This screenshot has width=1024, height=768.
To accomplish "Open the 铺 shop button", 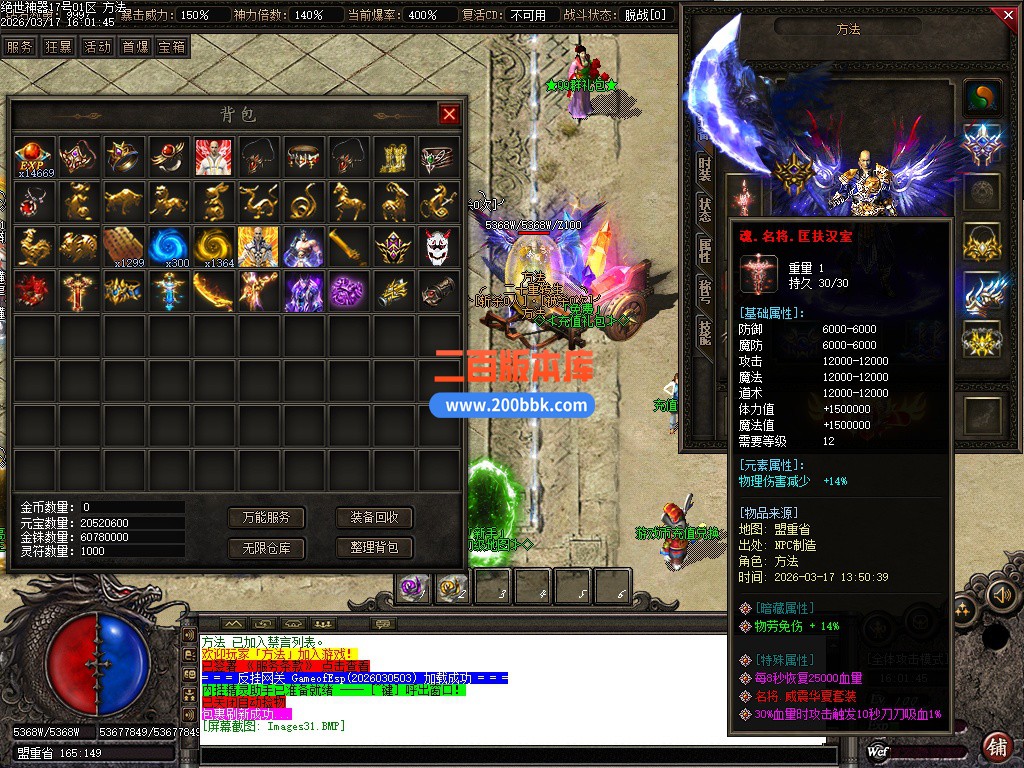I will (x=997, y=746).
